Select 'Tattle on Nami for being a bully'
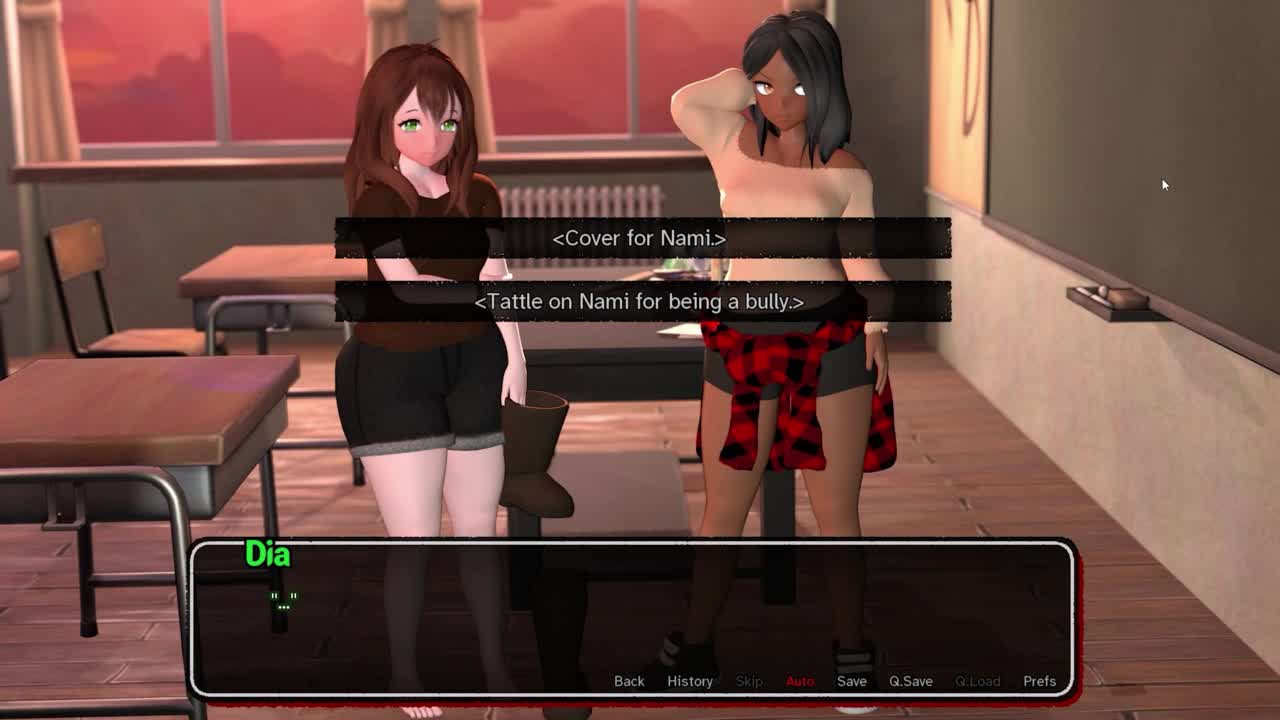Viewport: 1280px width, 720px height. pos(640,301)
